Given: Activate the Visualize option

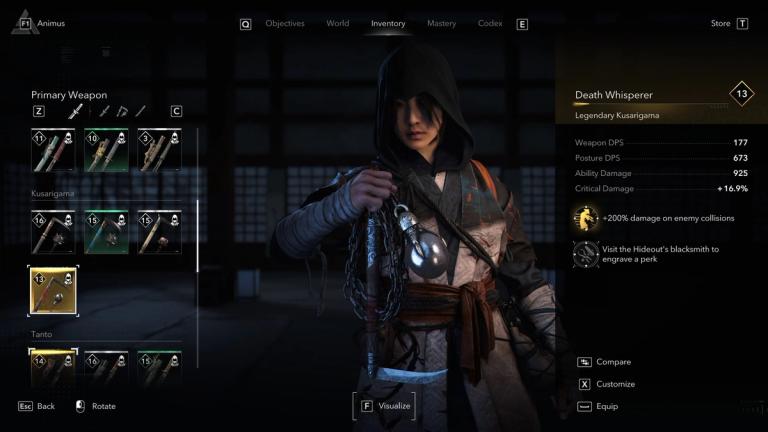Looking at the screenshot, I should 383,406.
